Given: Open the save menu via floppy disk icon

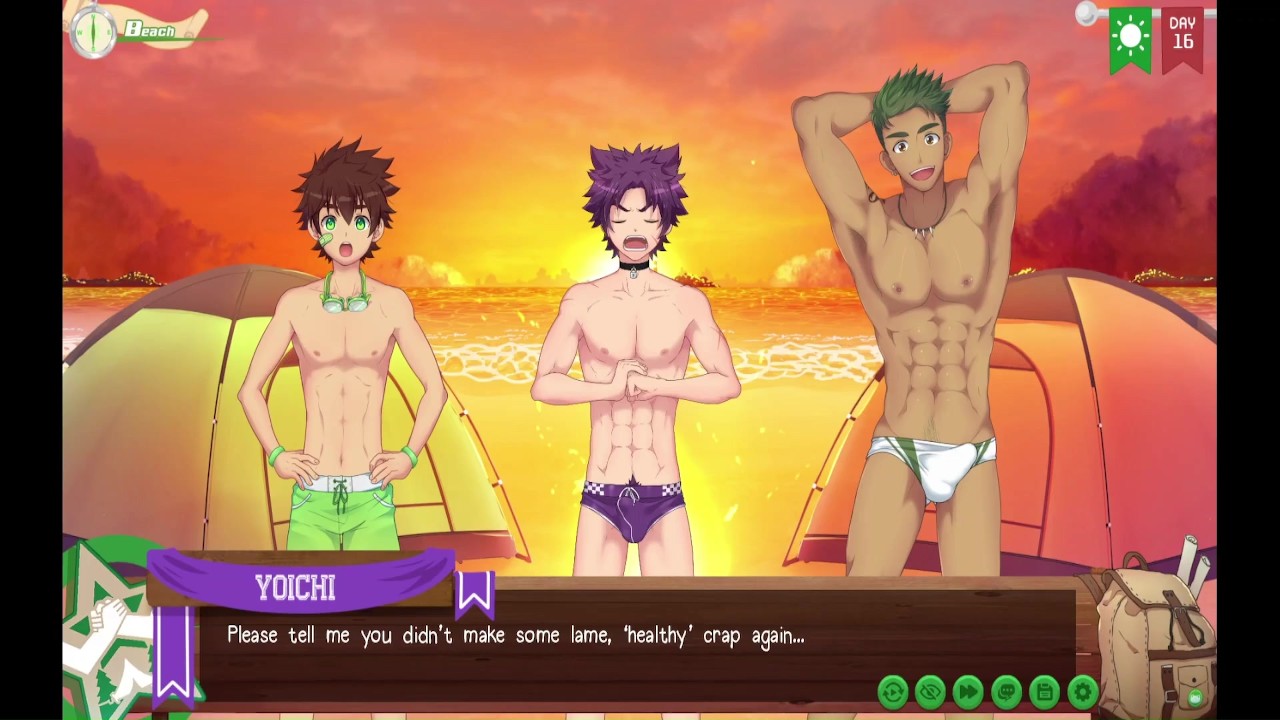Looking at the screenshot, I should [x=1045, y=691].
